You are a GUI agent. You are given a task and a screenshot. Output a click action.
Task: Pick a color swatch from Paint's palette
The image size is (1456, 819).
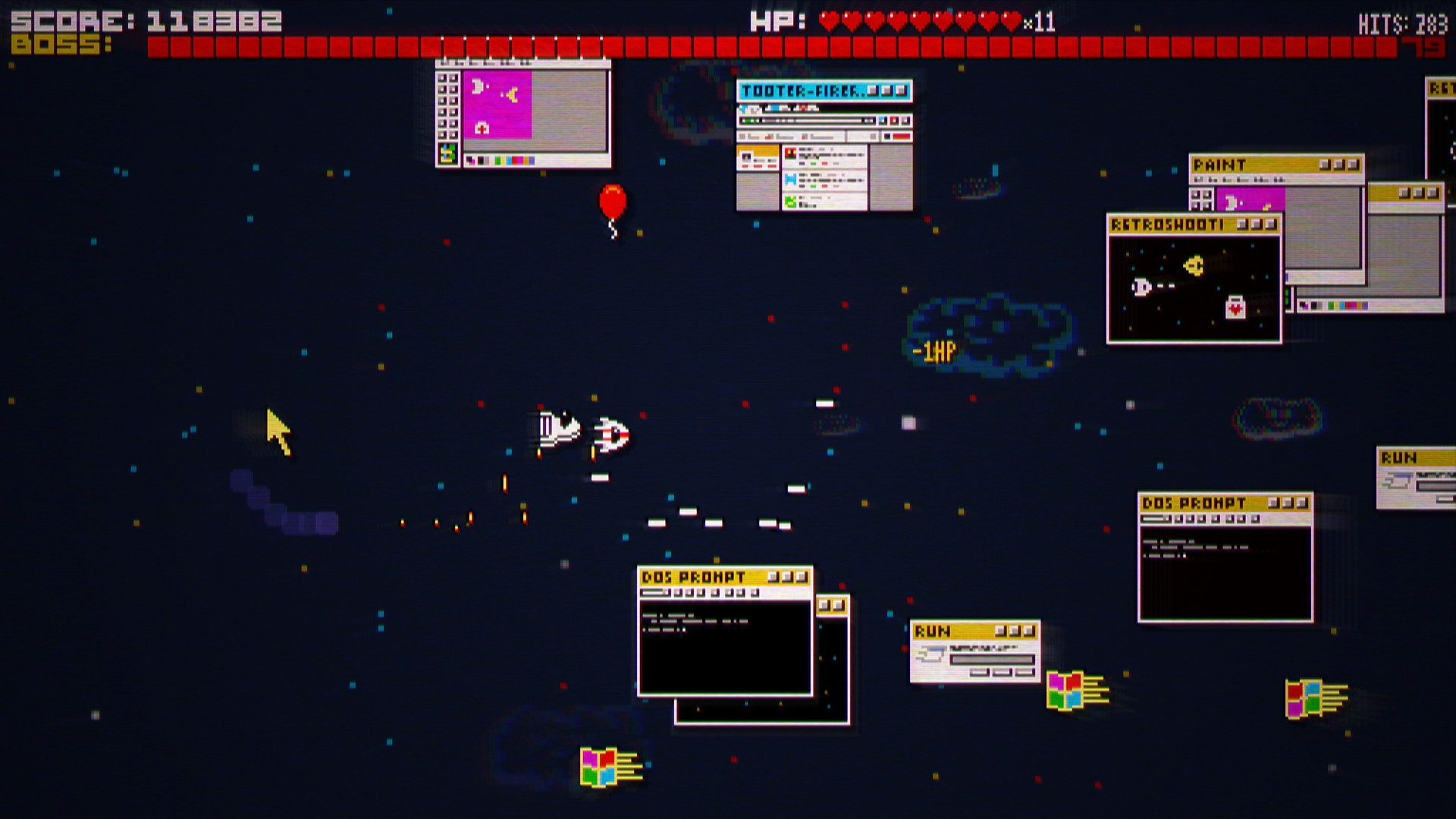(x=497, y=161)
